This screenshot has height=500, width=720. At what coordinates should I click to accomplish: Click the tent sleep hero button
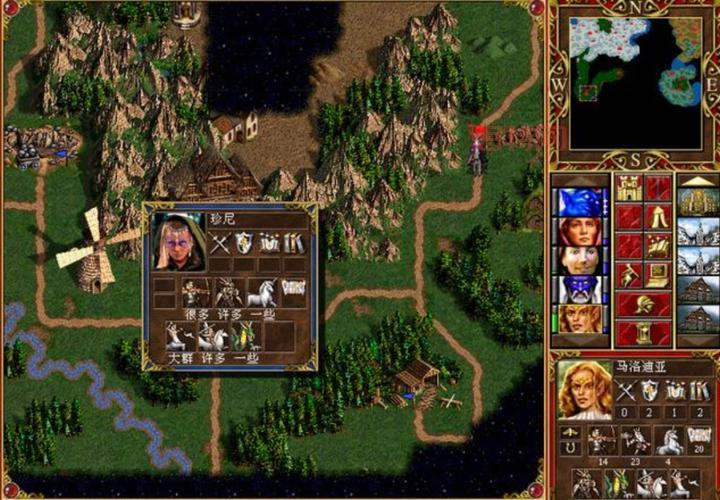tap(658, 217)
